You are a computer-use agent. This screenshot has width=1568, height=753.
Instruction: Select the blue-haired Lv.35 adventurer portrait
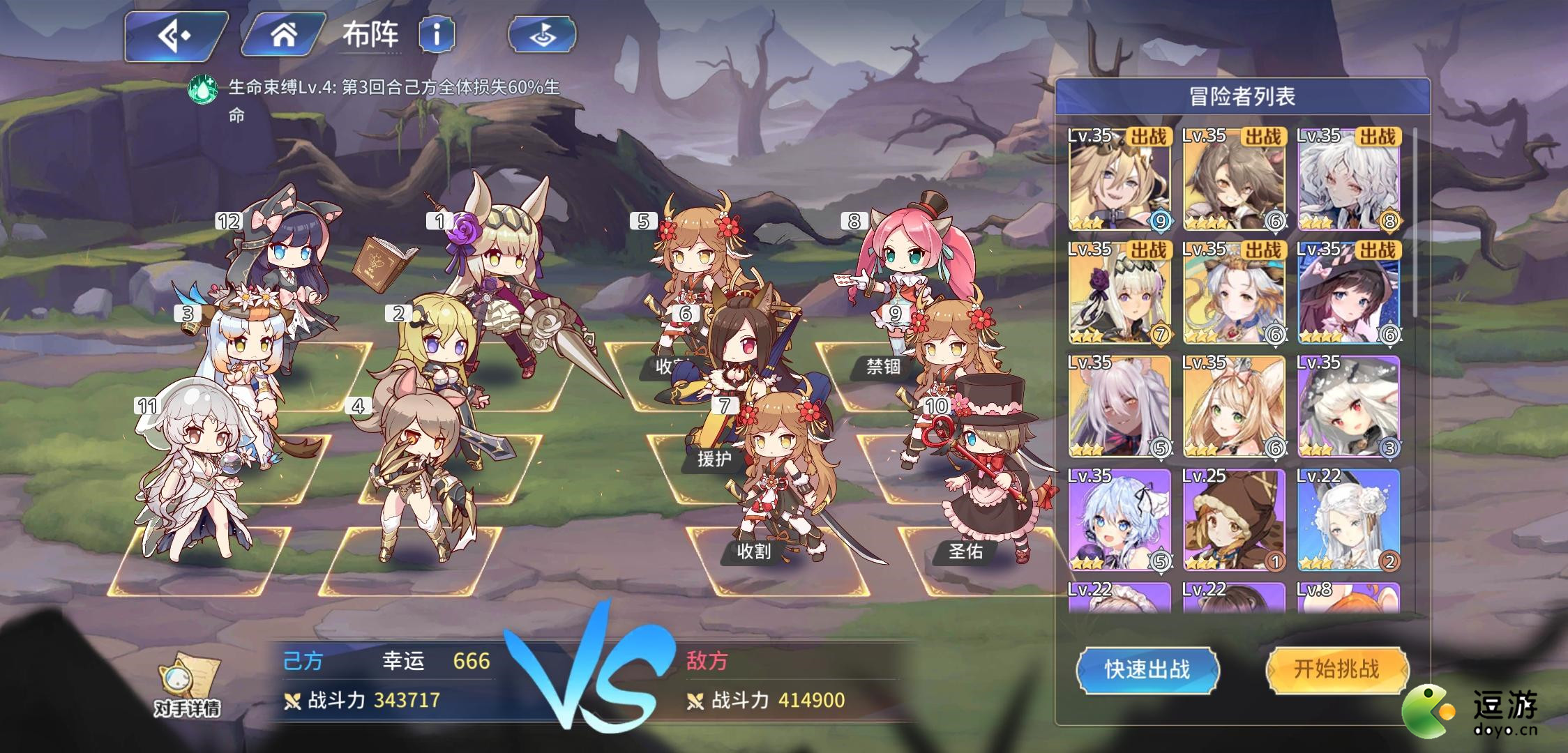click(1119, 519)
